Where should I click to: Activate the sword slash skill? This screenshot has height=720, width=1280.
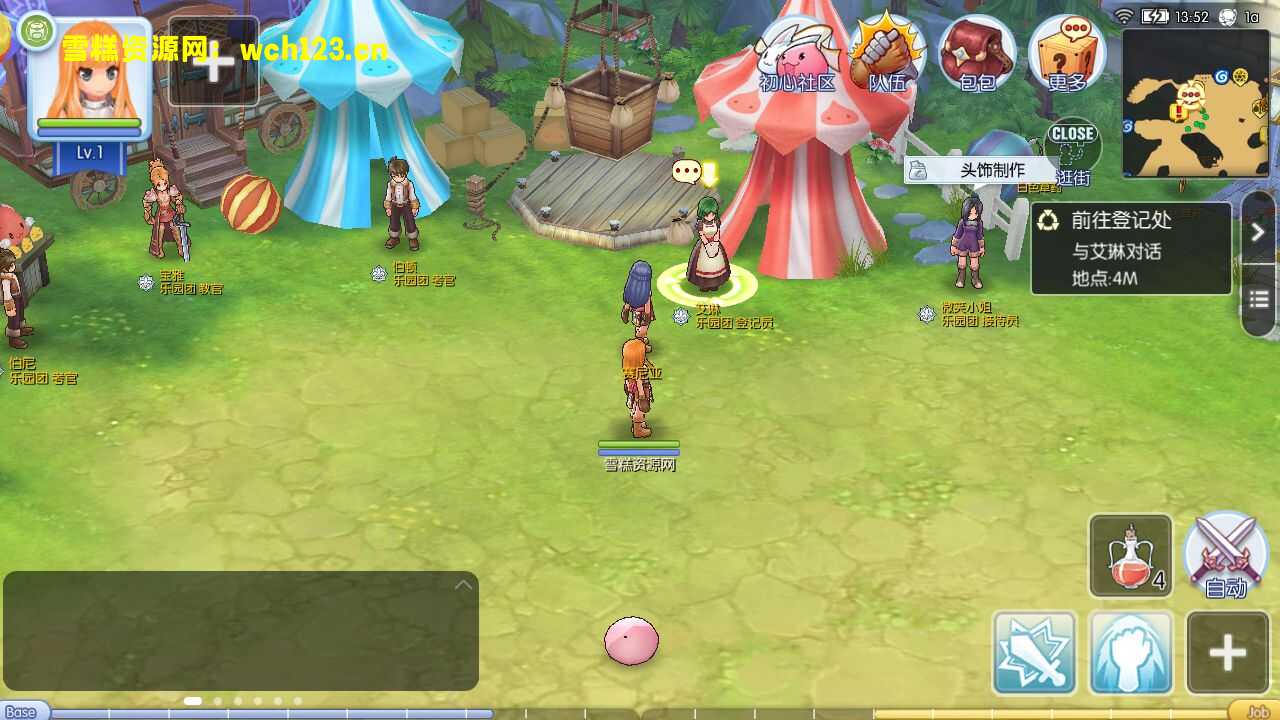coord(1034,653)
